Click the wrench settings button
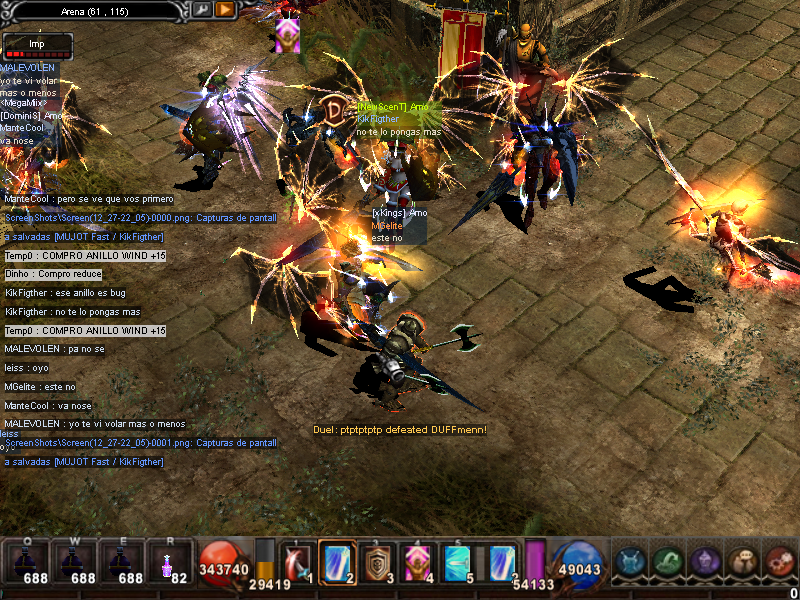This screenshot has height=600, width=800. pyautogui.click(x=202, y=10)
